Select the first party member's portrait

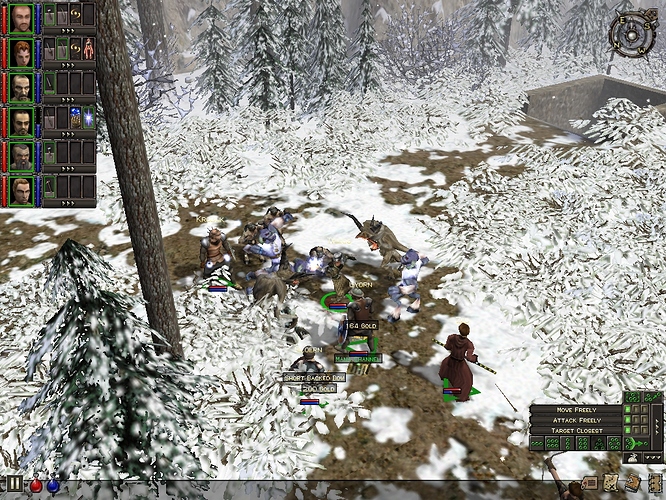coord(21,18)
